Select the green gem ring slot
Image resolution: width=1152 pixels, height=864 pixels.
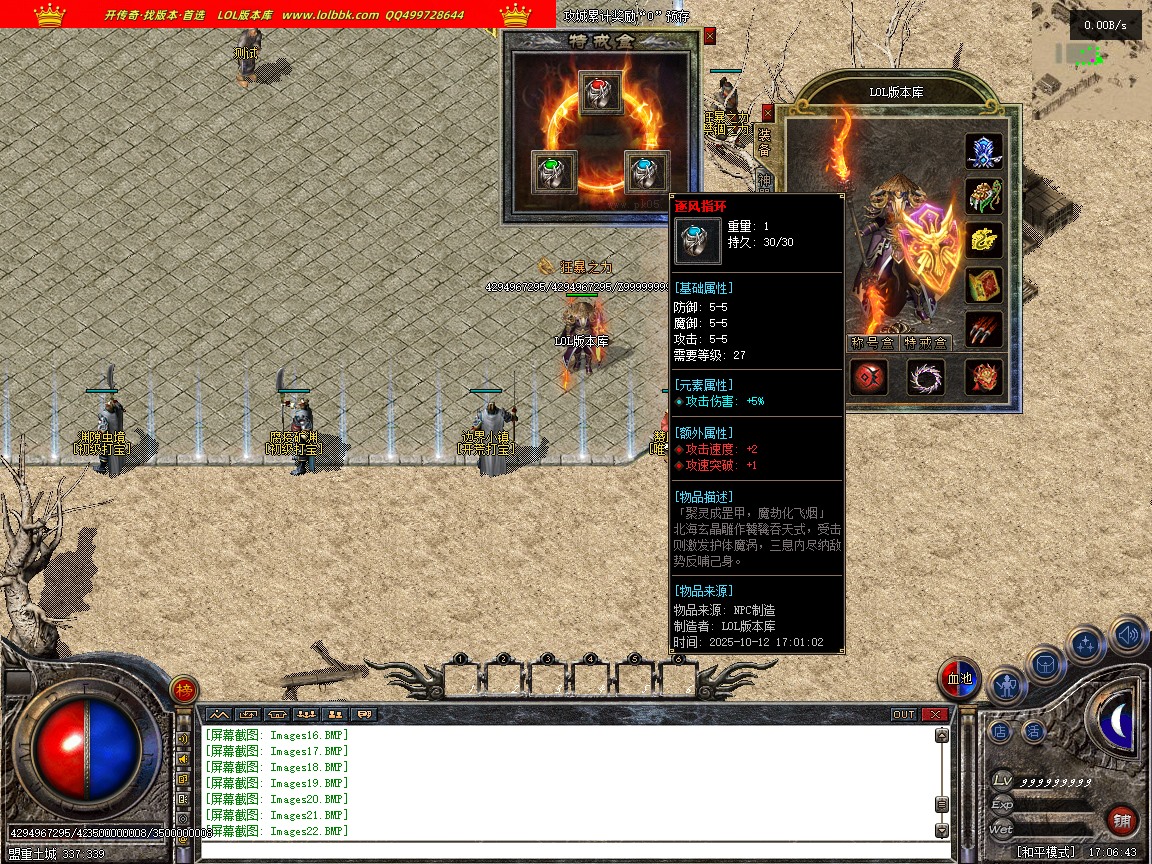(553, 171)
